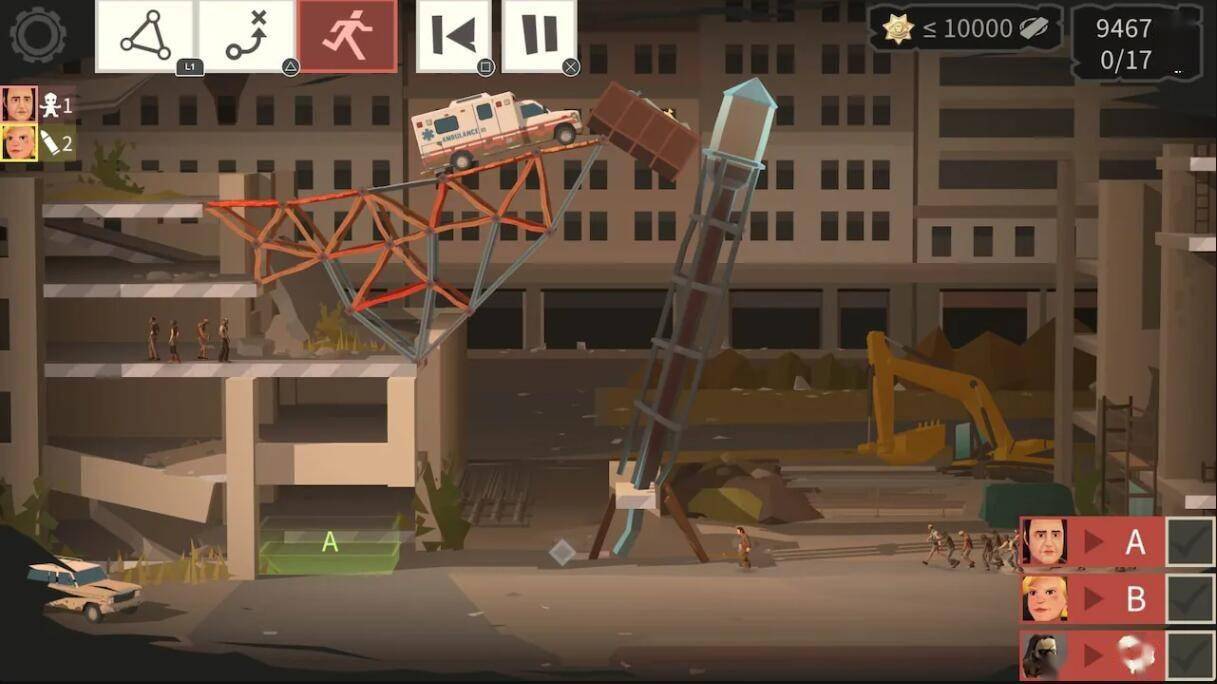Screen dimensions: 1217x684
Task: Select the running man simulation mode
Action: click(347, 36)
